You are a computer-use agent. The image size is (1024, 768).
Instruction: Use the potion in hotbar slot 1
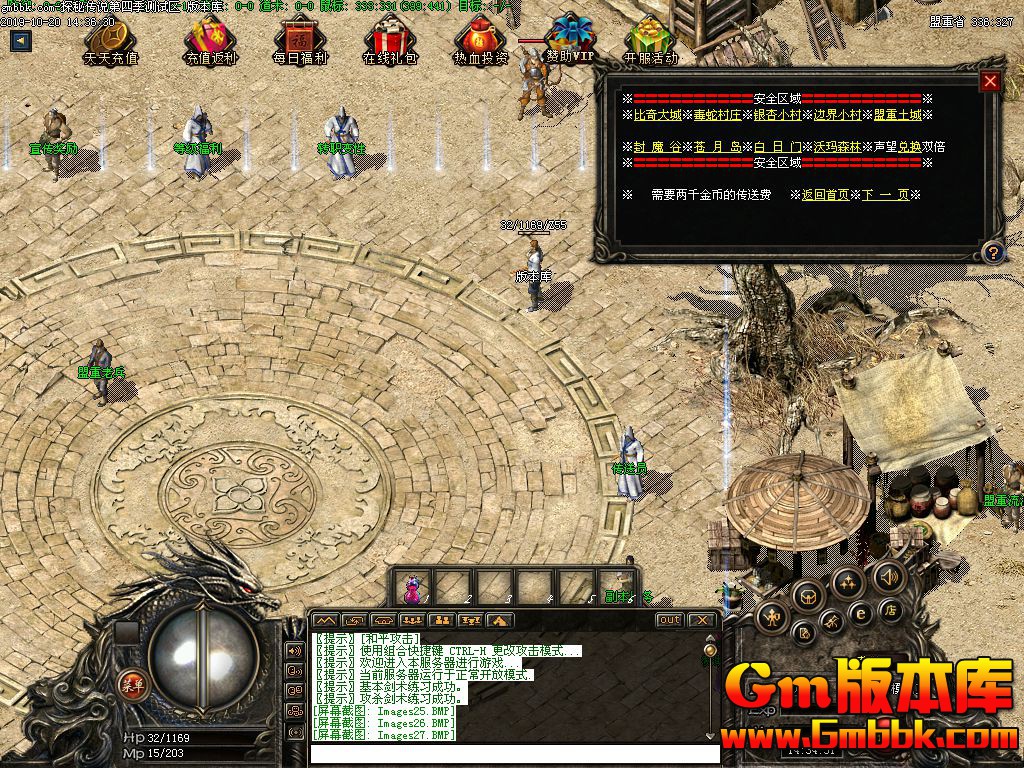coord(412,587)
